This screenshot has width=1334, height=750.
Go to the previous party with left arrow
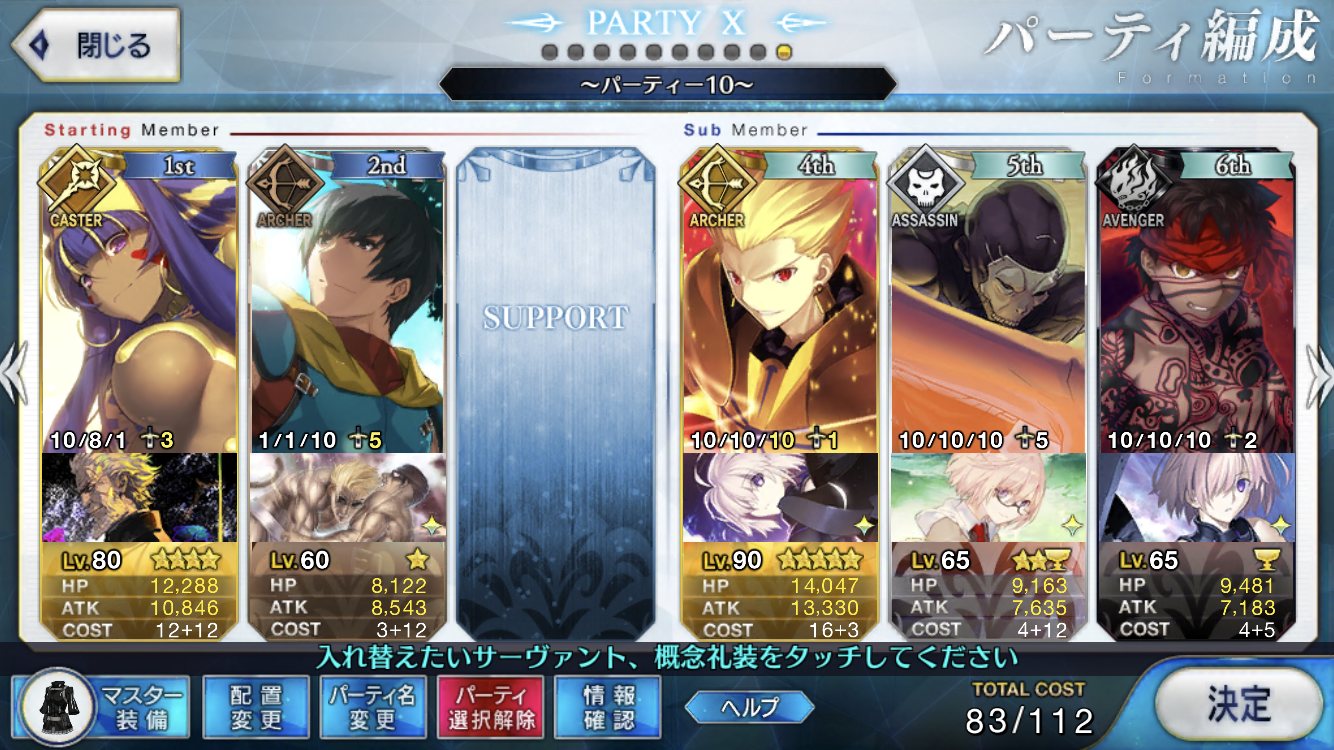[x=15, y=375]
